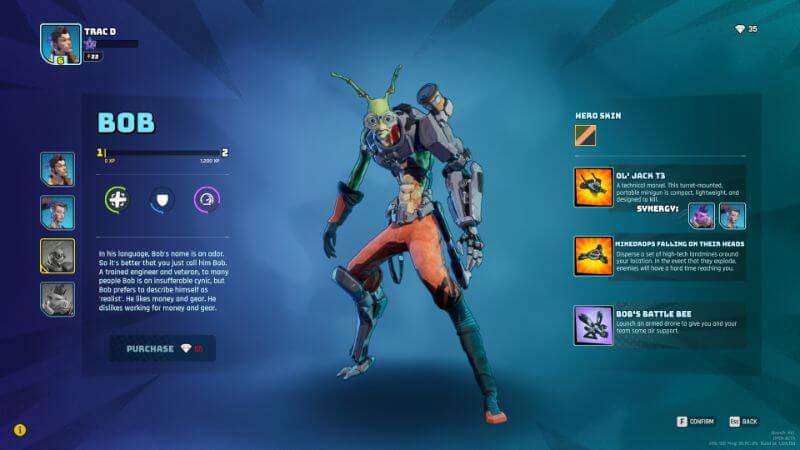Image resolution: width=800 pixels, height=450 pixels.
Task: Select the Minedrops Falling On Their Heads icon
Action: pos(593,255)
